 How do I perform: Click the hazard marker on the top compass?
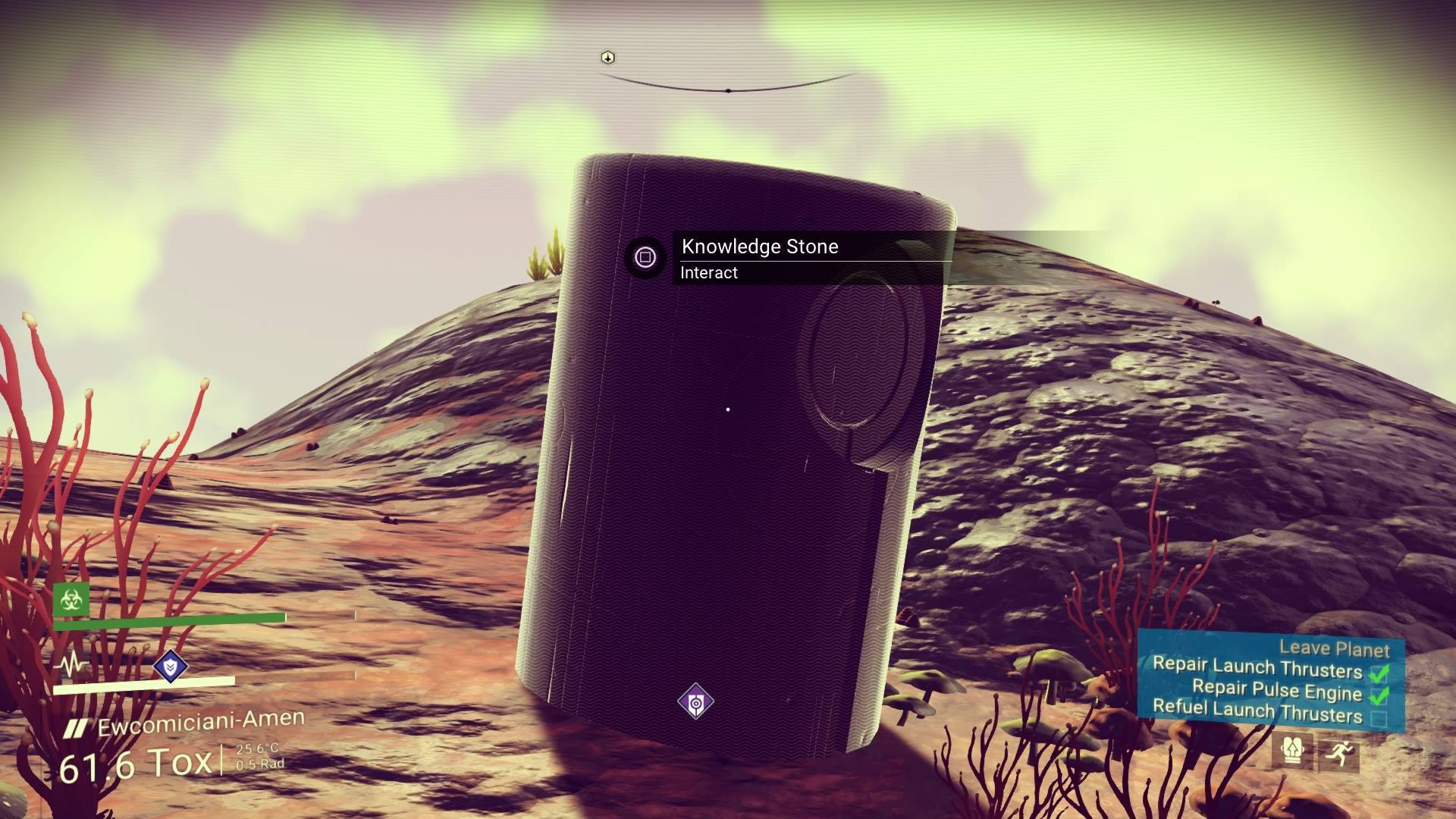607,56
